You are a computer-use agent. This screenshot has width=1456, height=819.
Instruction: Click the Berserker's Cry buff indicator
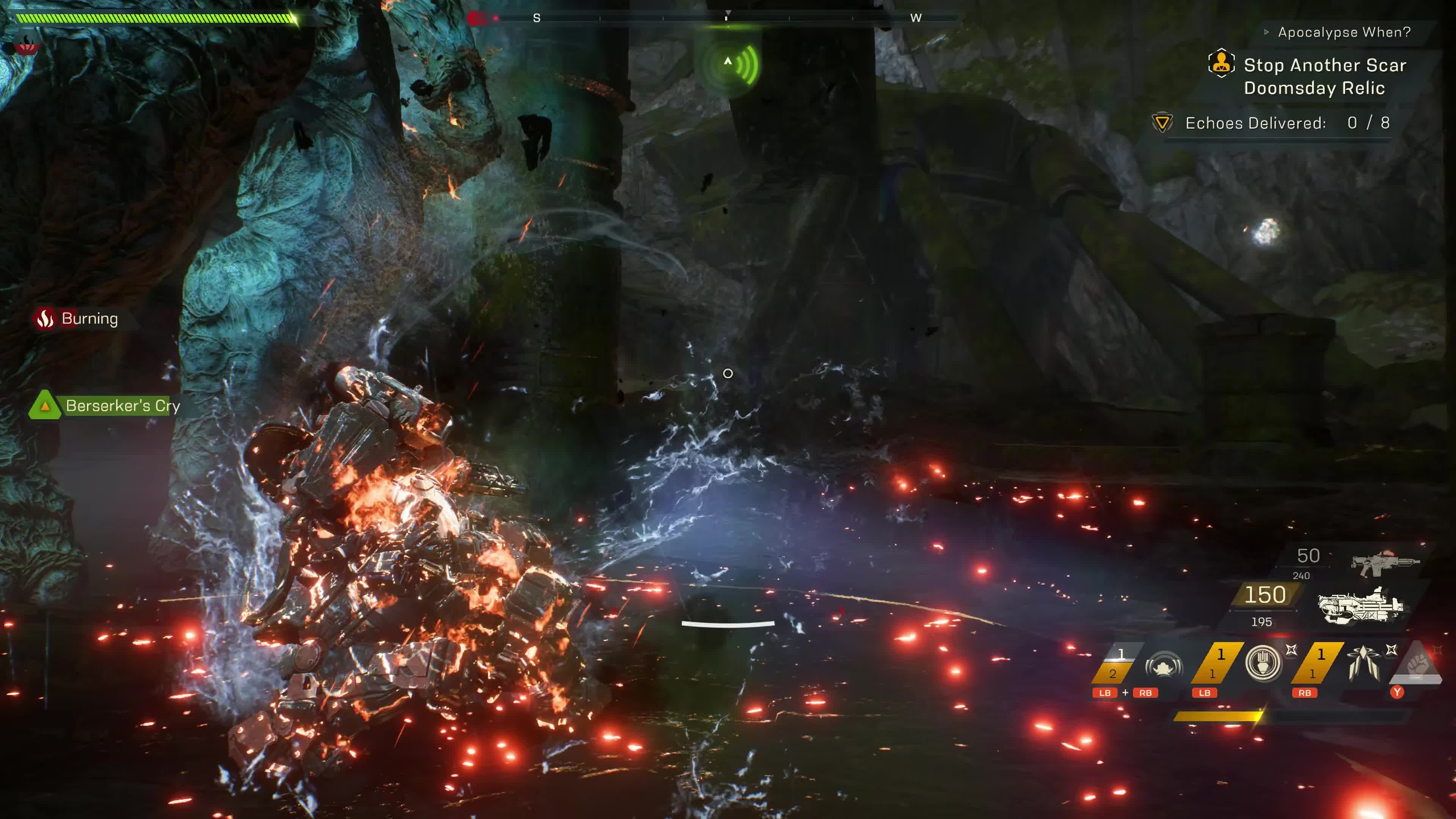coord(106,405)
